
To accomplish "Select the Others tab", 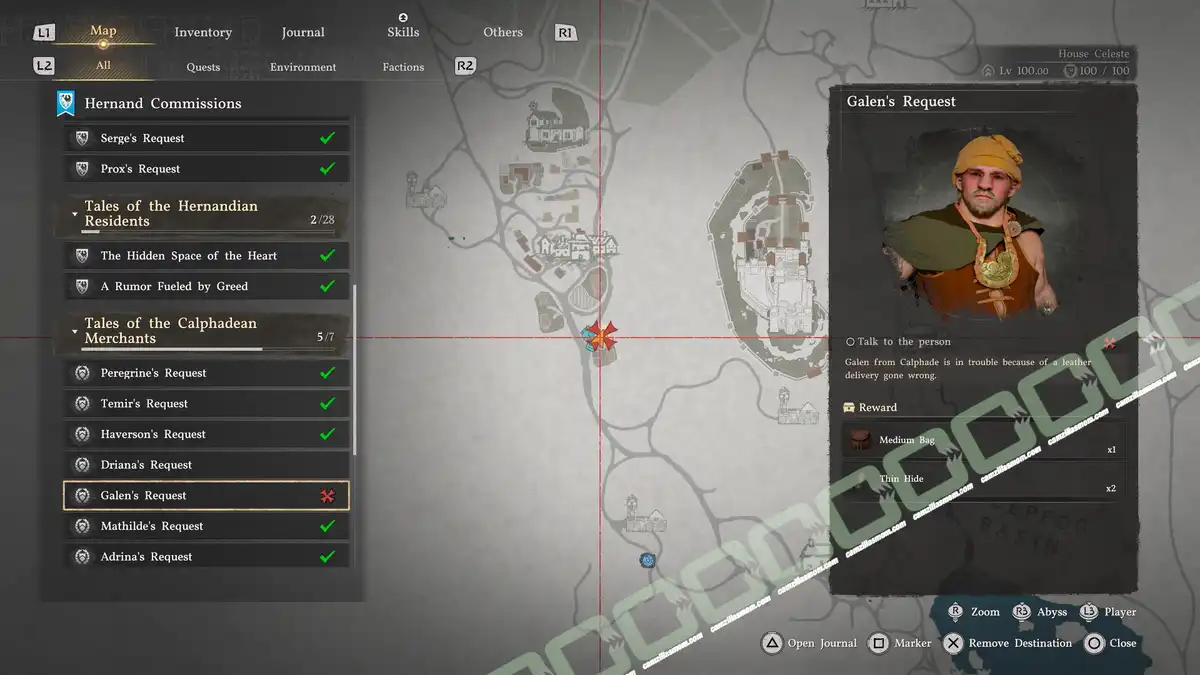I will pyautogui.click(x=503, y=32).
